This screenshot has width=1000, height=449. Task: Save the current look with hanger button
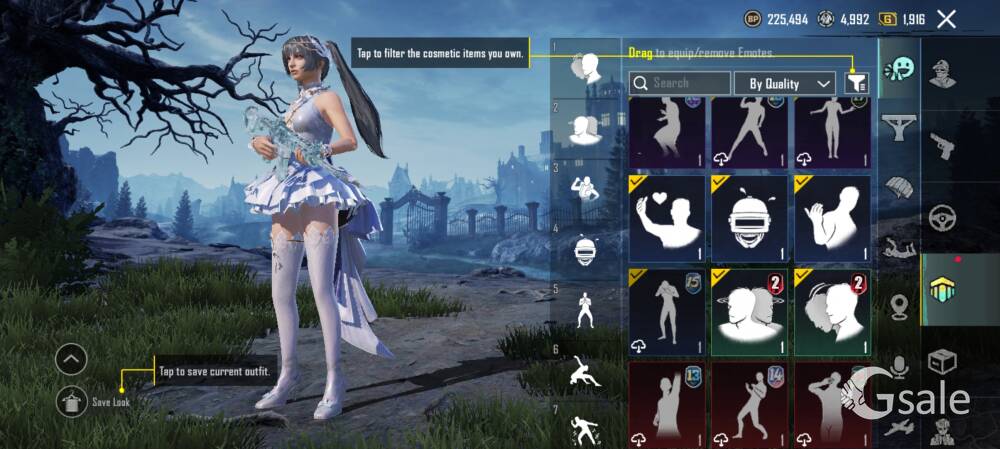(71, 401)
